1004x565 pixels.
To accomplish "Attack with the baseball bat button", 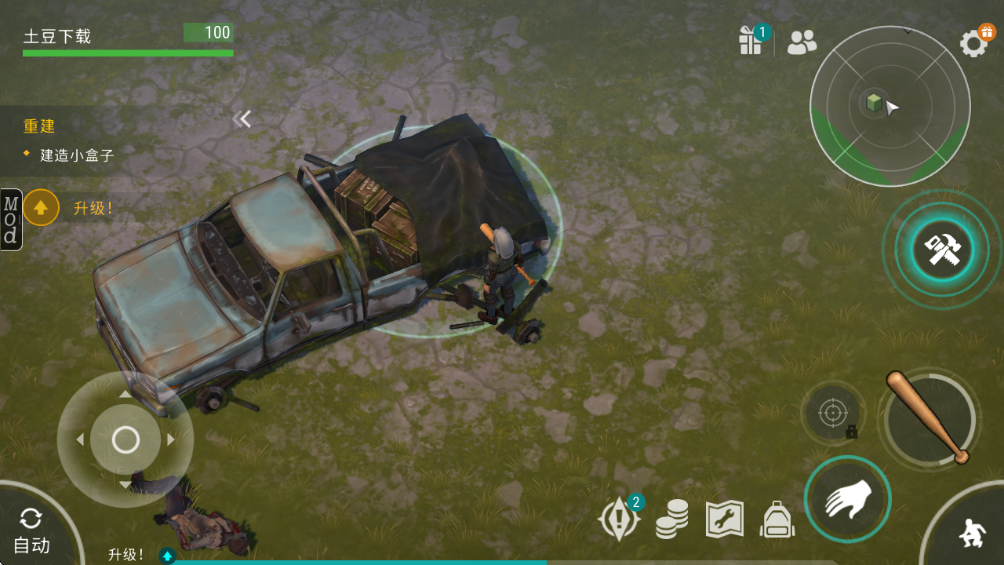I will click(930, 418).
